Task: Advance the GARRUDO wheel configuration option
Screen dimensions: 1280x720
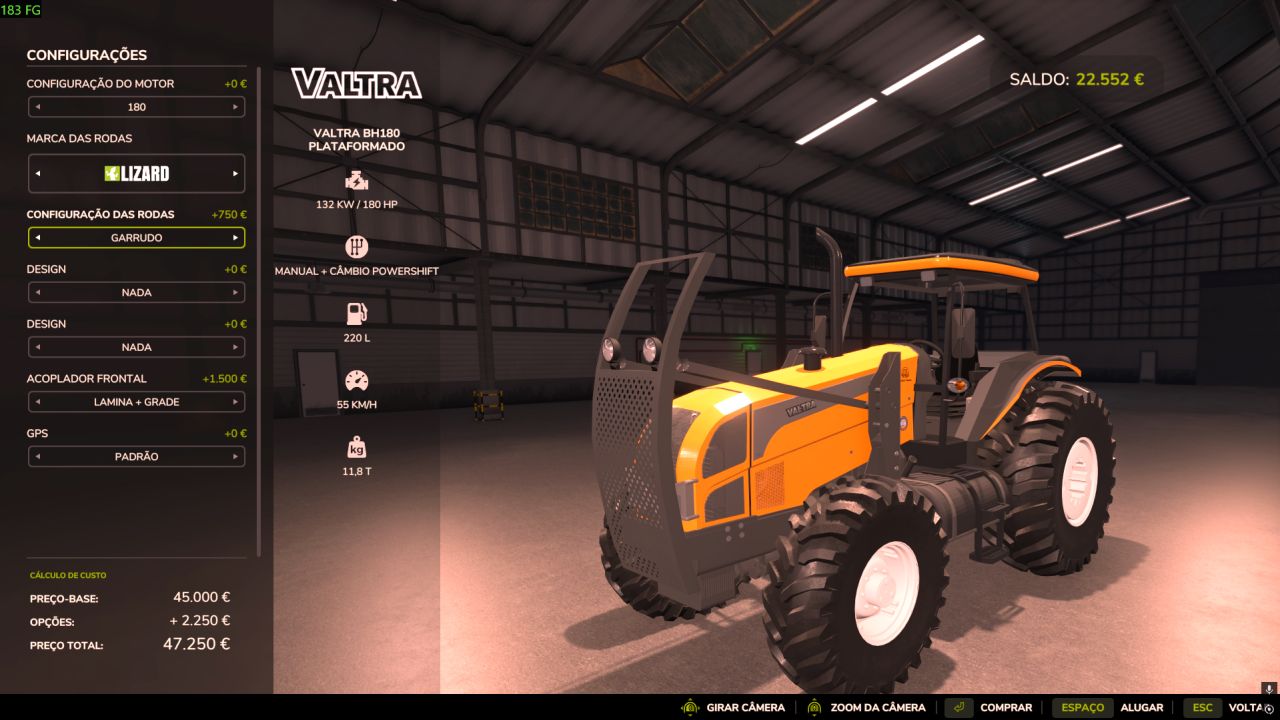Action: pos(237,237)
